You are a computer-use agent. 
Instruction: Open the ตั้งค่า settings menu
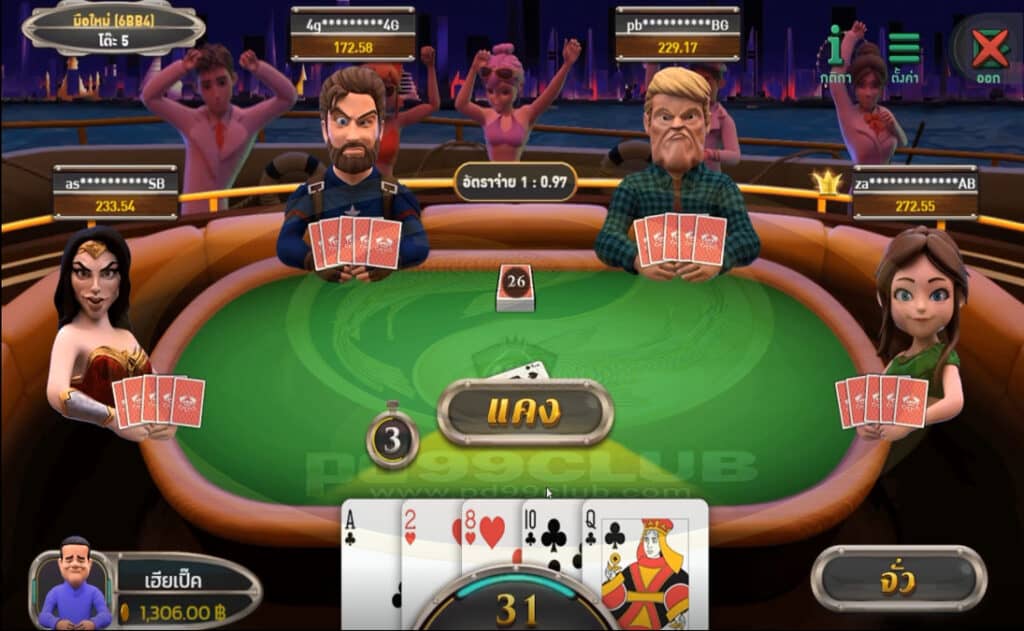coord(904,54)
